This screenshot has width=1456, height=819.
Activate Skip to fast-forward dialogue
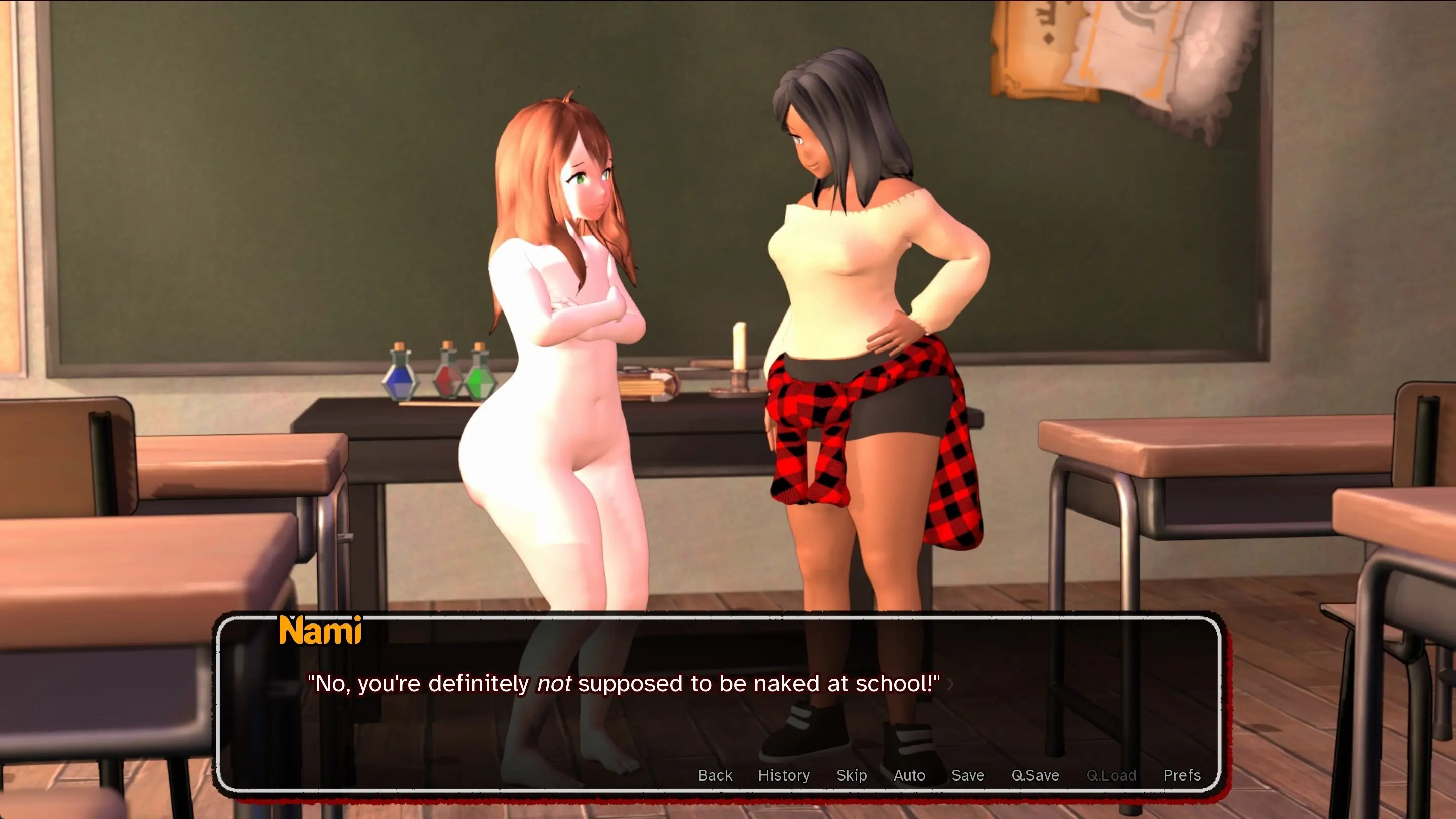tap(851, 775)
